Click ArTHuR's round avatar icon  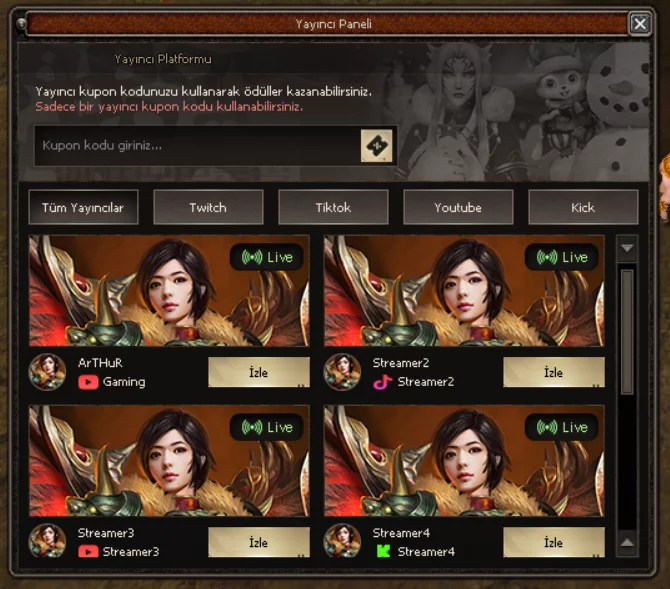click(x=47, y=372)
